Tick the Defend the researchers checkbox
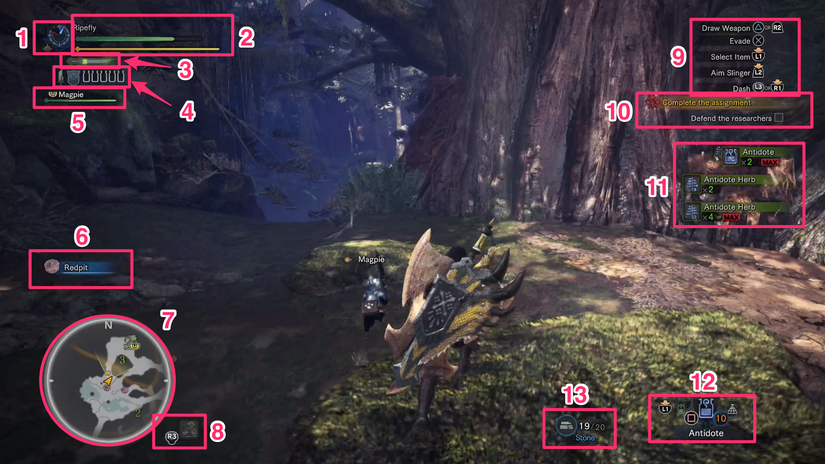This screenshot has width=825, height=464. (x=778, y=118)
